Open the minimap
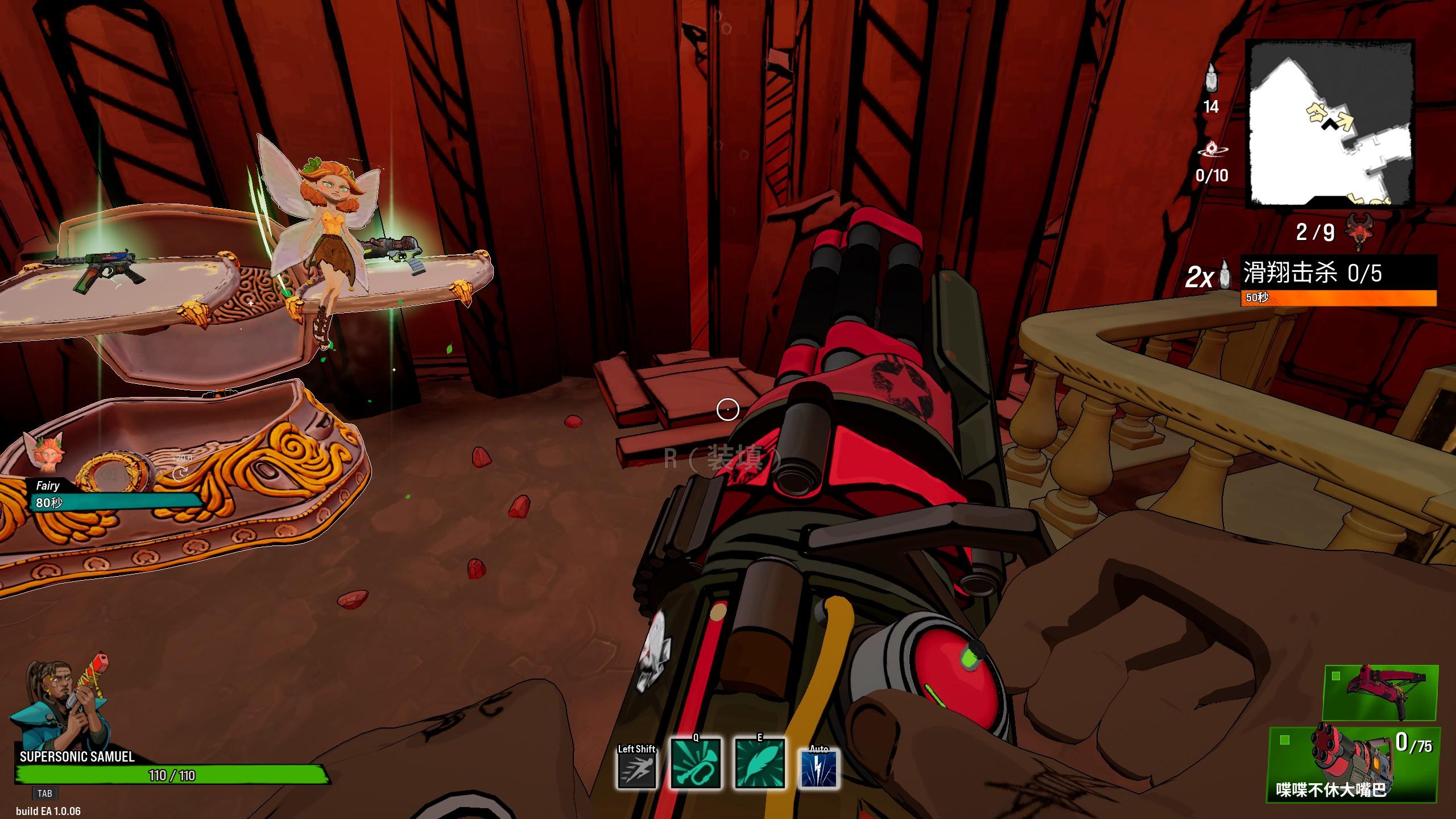The width and height of the screenshot is (1456, 819). (1330, 123)
